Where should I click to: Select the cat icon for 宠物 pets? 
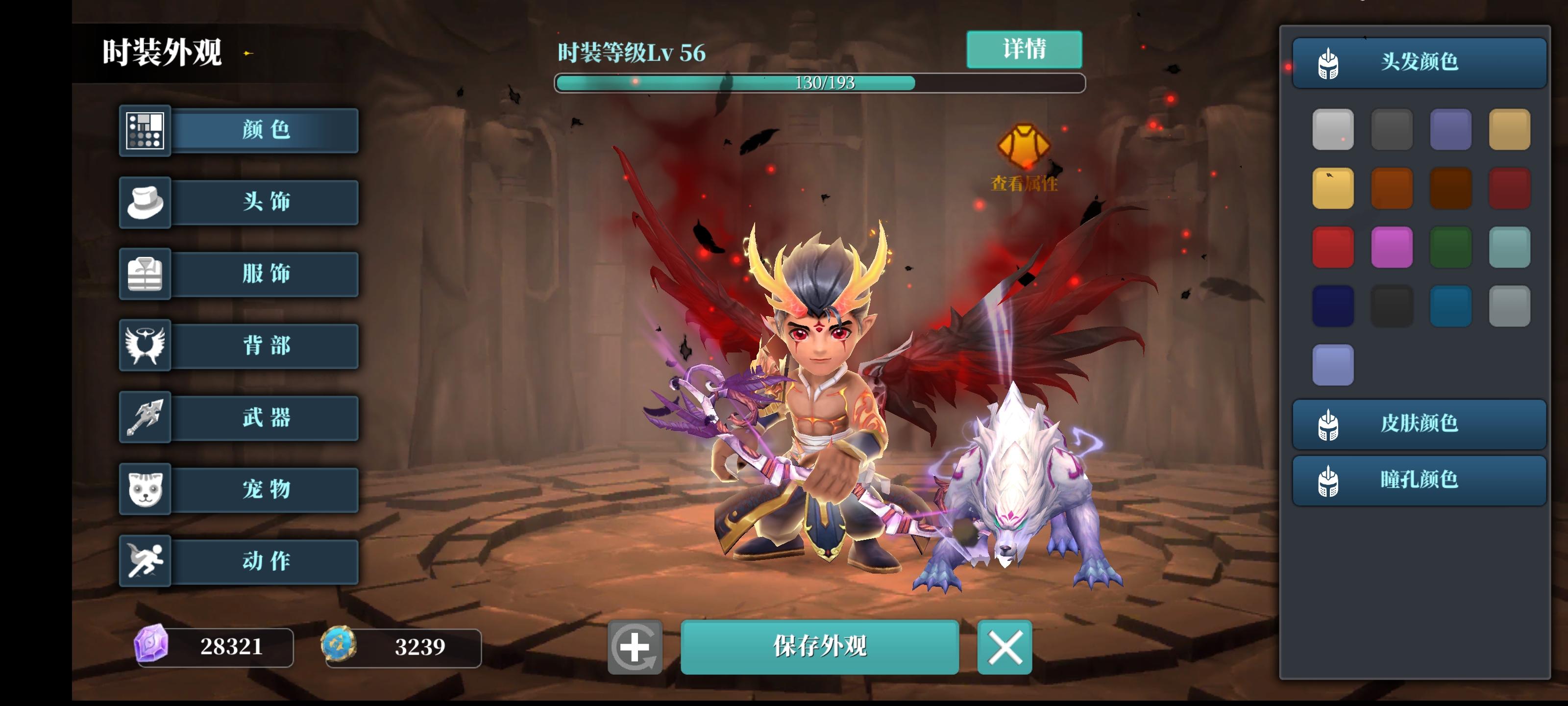[x=146, y=490]
